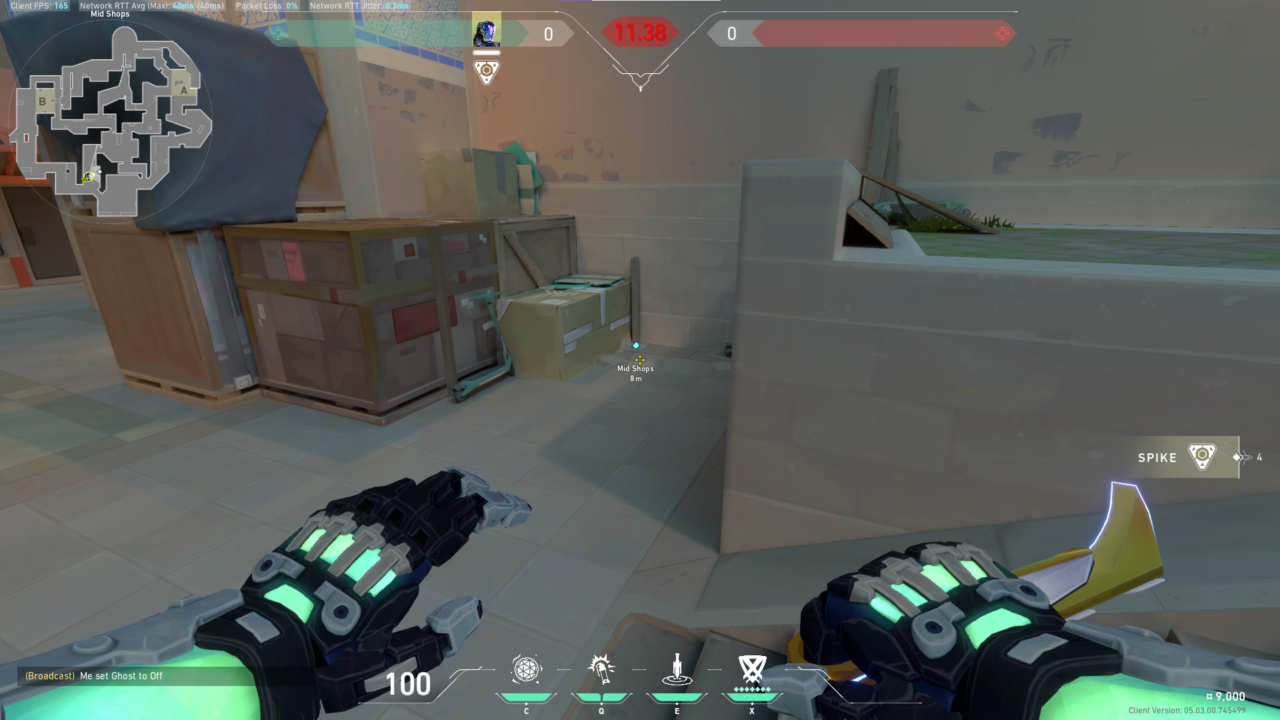Click the spike carrier icon under the agent portrait

point(487,71)
